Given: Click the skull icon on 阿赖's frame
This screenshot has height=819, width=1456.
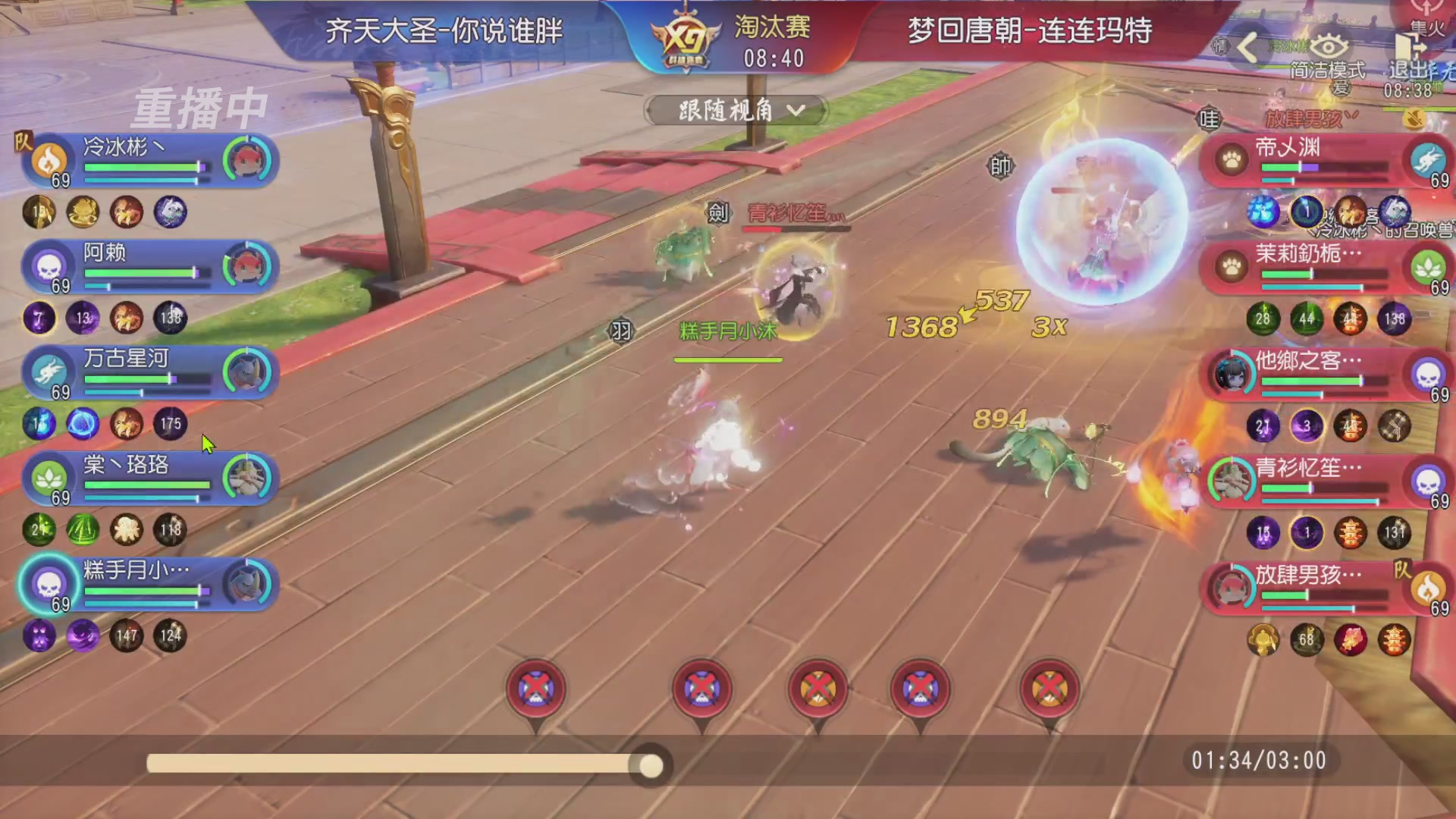Looking at the screenshot, I should coord(47,265).
